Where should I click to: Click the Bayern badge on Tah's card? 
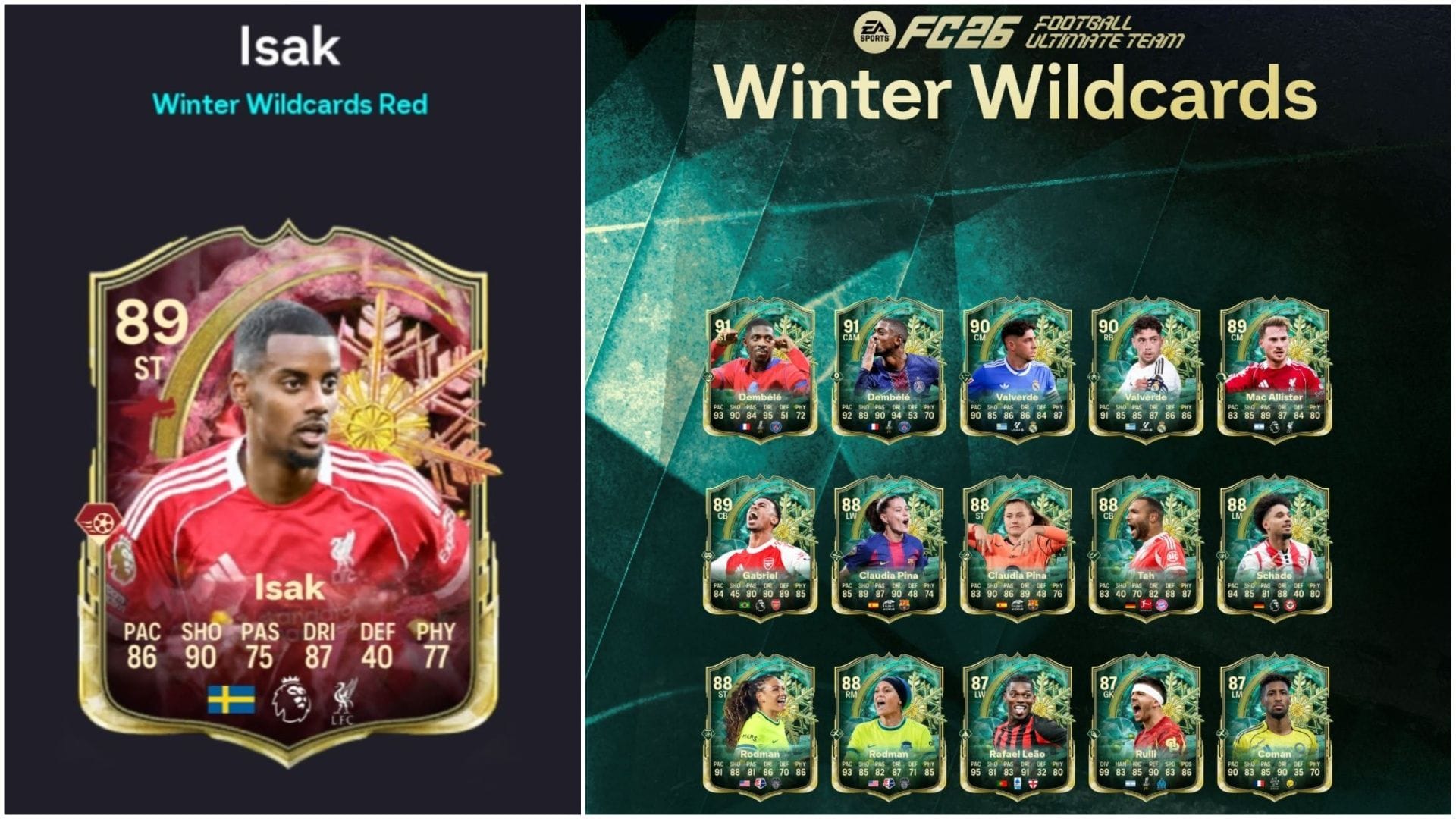pos(1163,607)
